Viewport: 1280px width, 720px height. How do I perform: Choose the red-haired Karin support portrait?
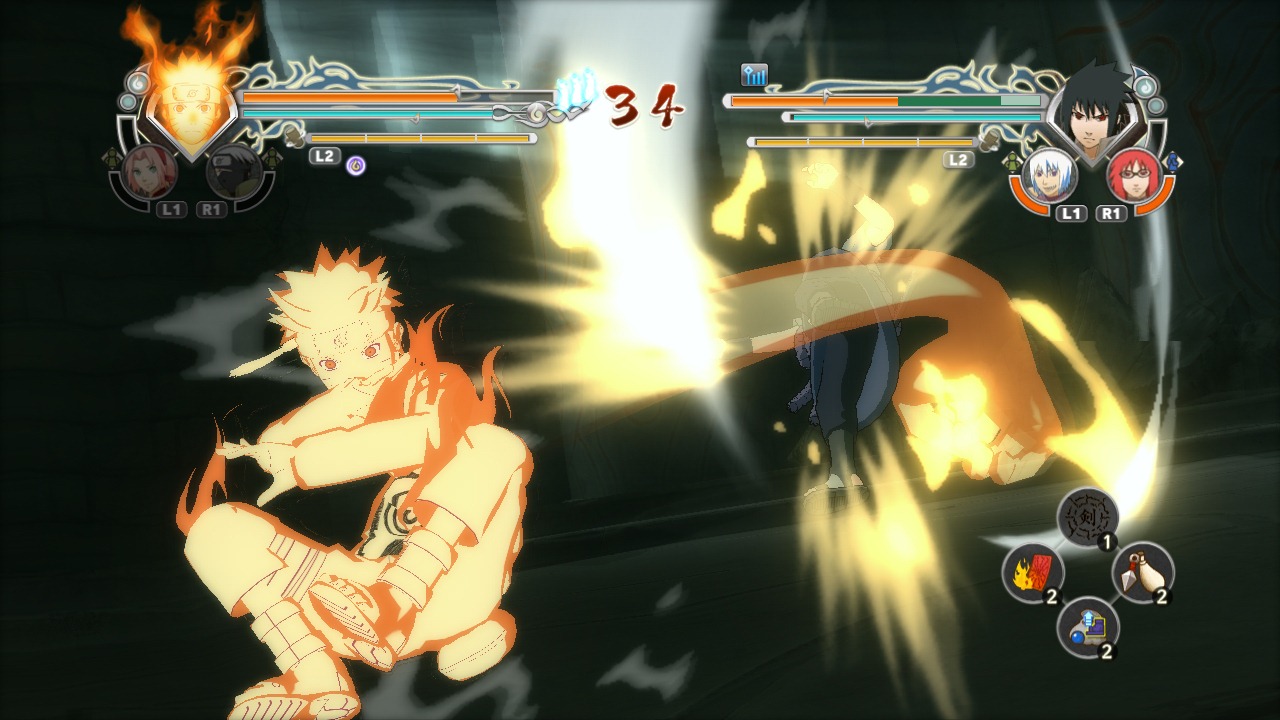1133,176
